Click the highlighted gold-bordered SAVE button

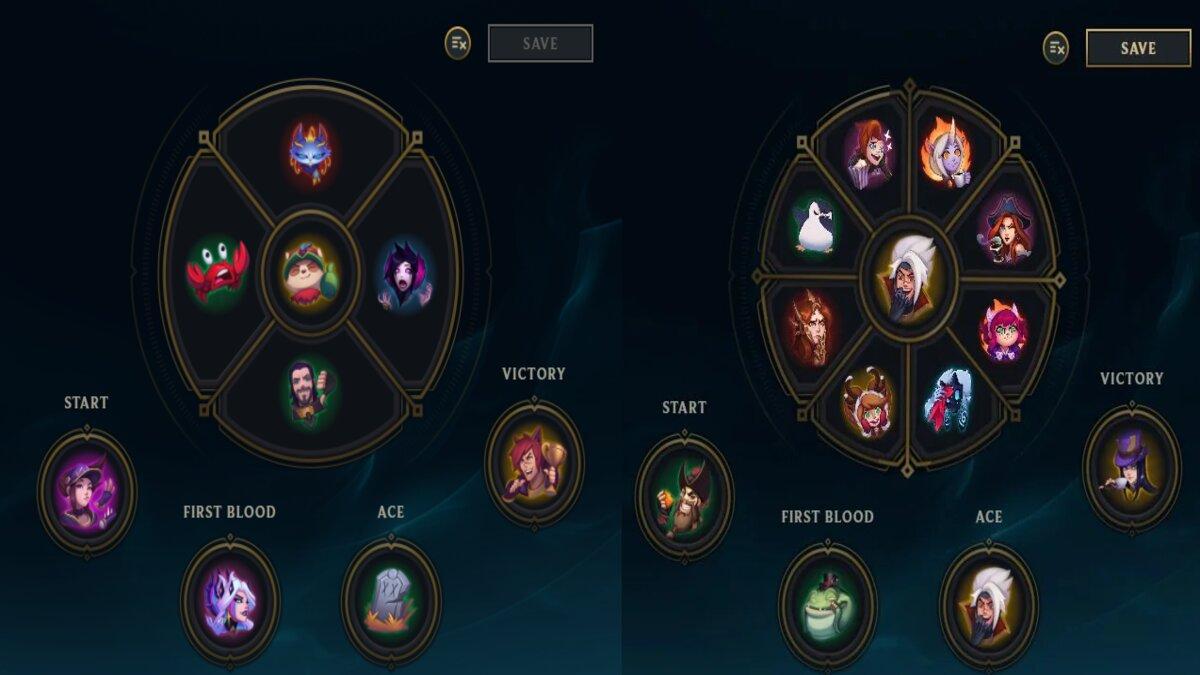(x=1138, y=48)
